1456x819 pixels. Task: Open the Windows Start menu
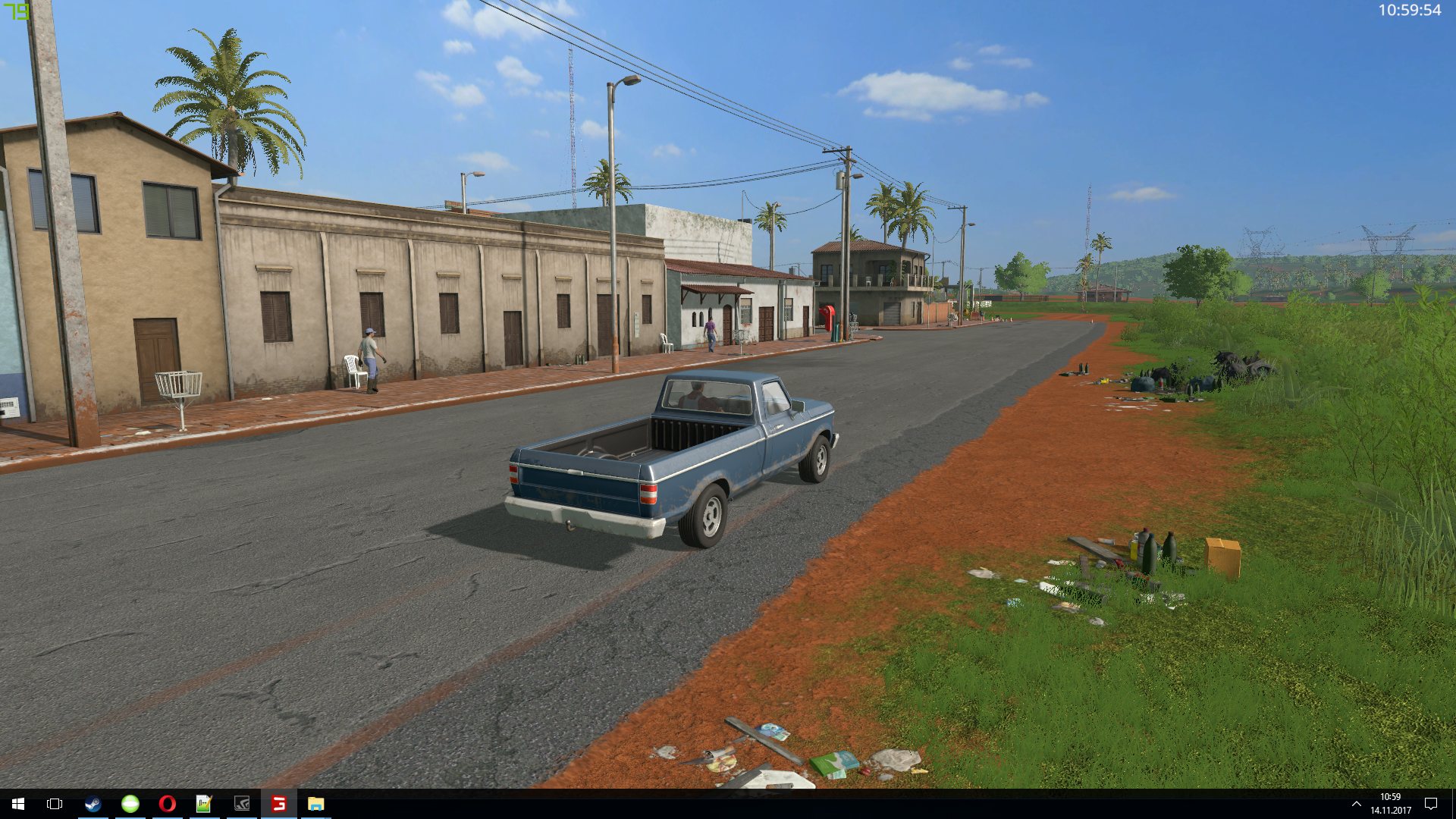pyautogui.click(x=18, y=804)
